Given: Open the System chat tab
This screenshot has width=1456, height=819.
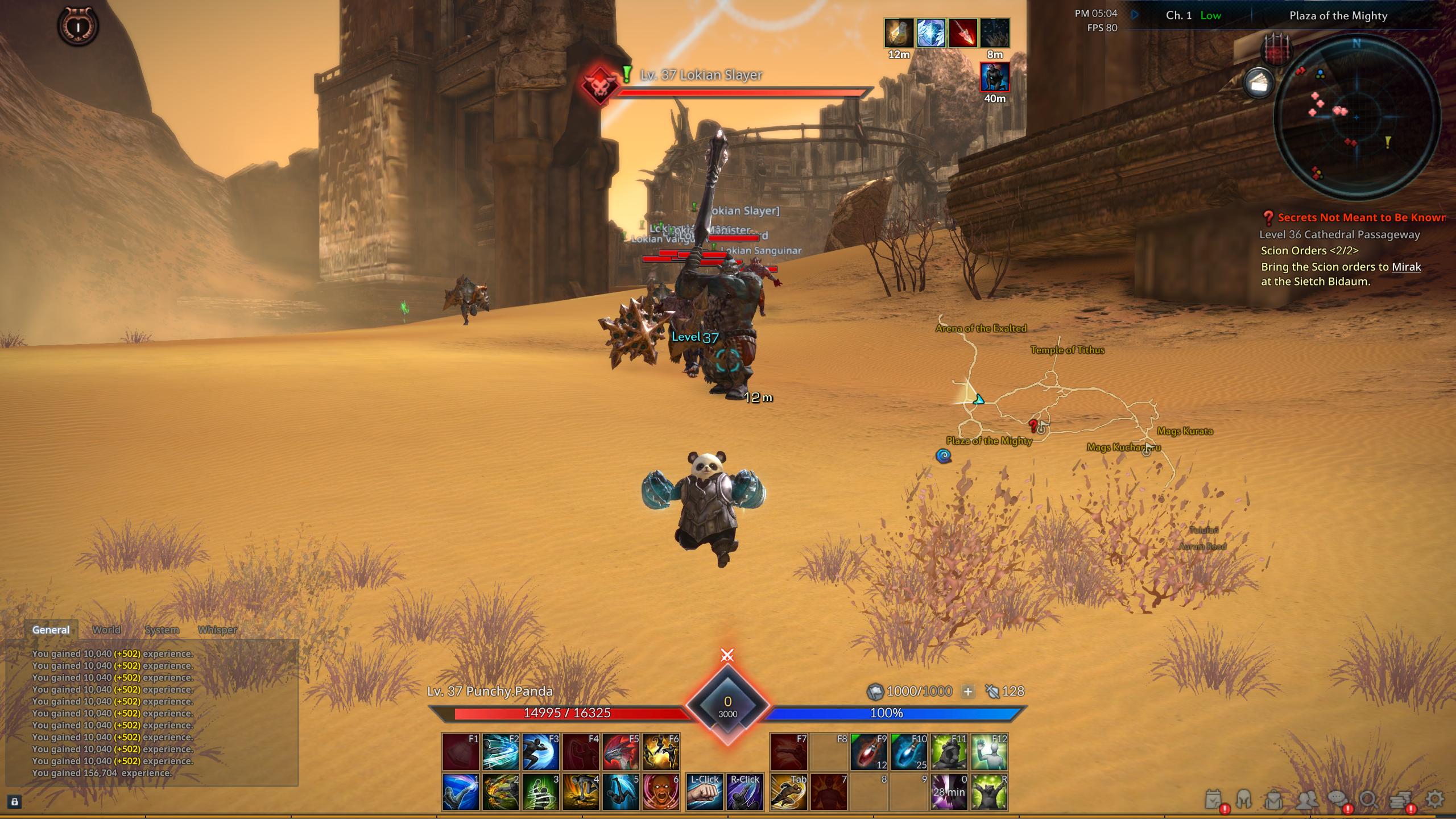Looking at the screenshot, I should point(162,630).
